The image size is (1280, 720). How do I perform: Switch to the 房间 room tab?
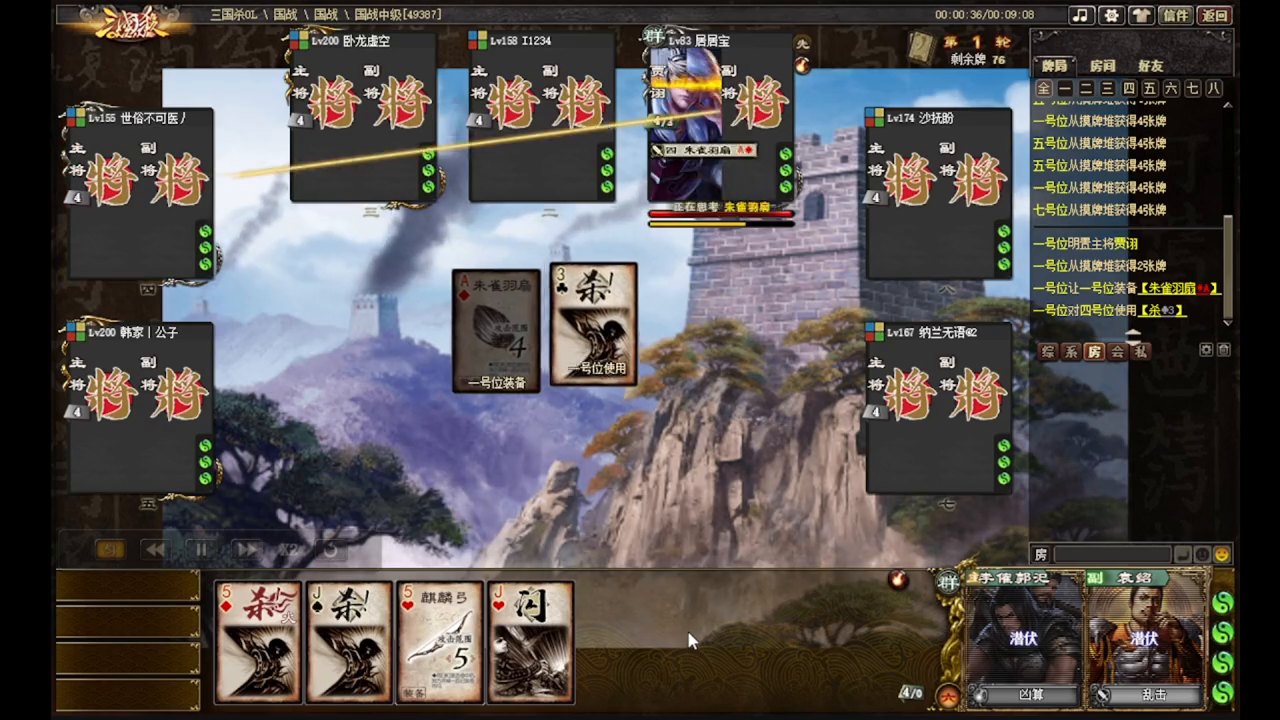(1102, 66)
